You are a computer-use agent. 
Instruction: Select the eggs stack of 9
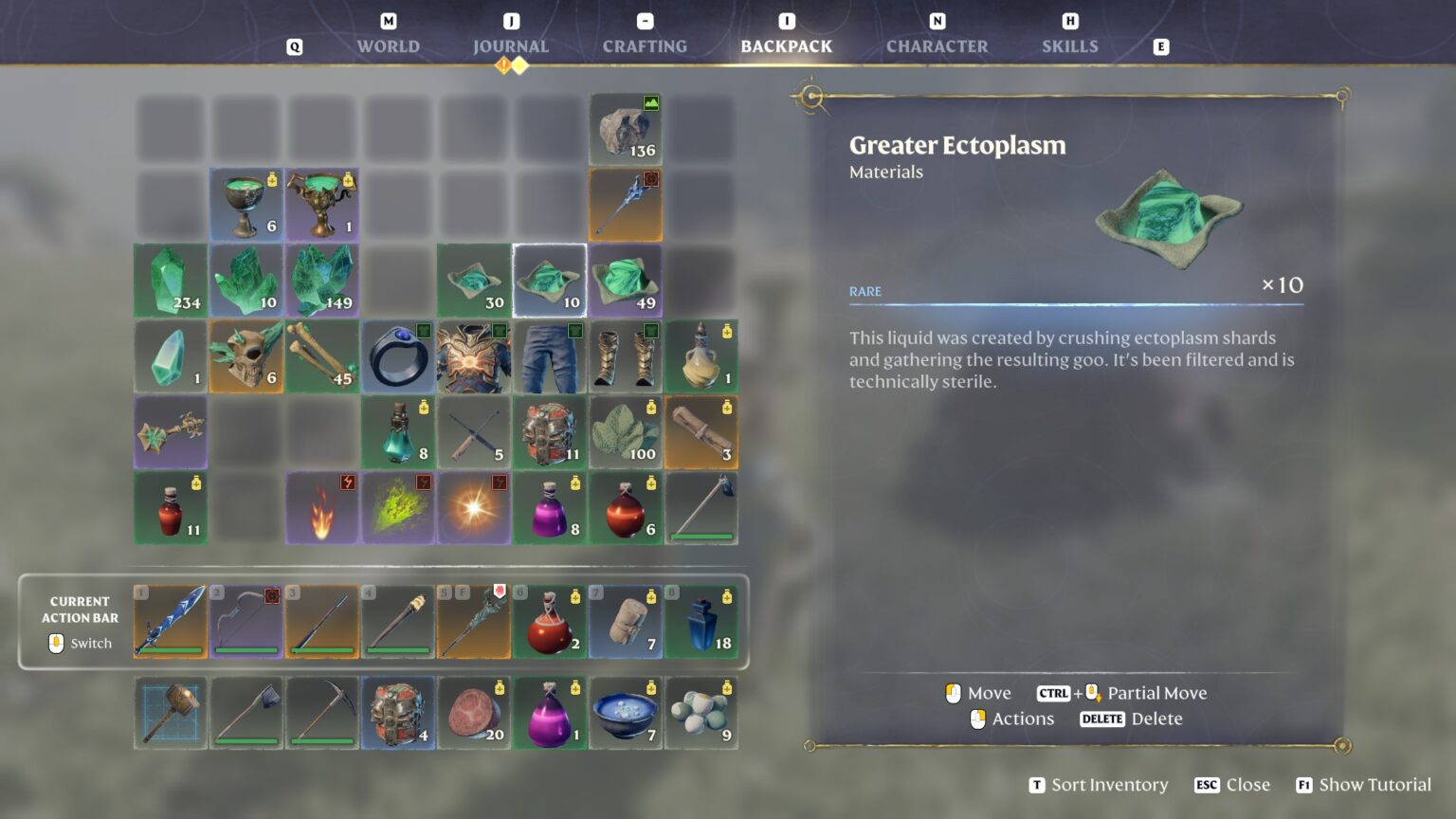(x=701, y=712)
